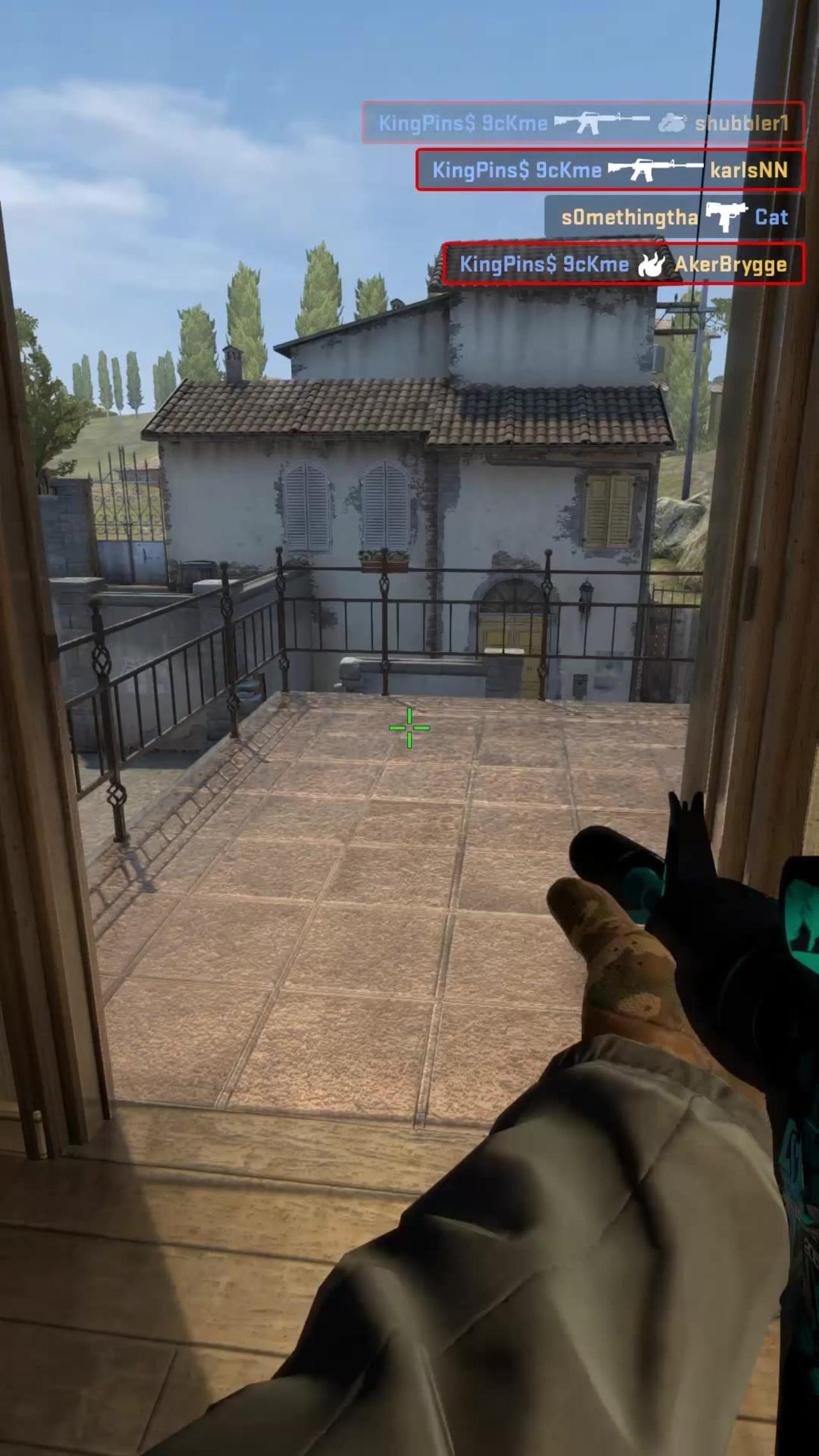The height and width of the screenshot is (1456, 819).
Task: Click the victim name AkerBrygge
Action: (733, 264)
